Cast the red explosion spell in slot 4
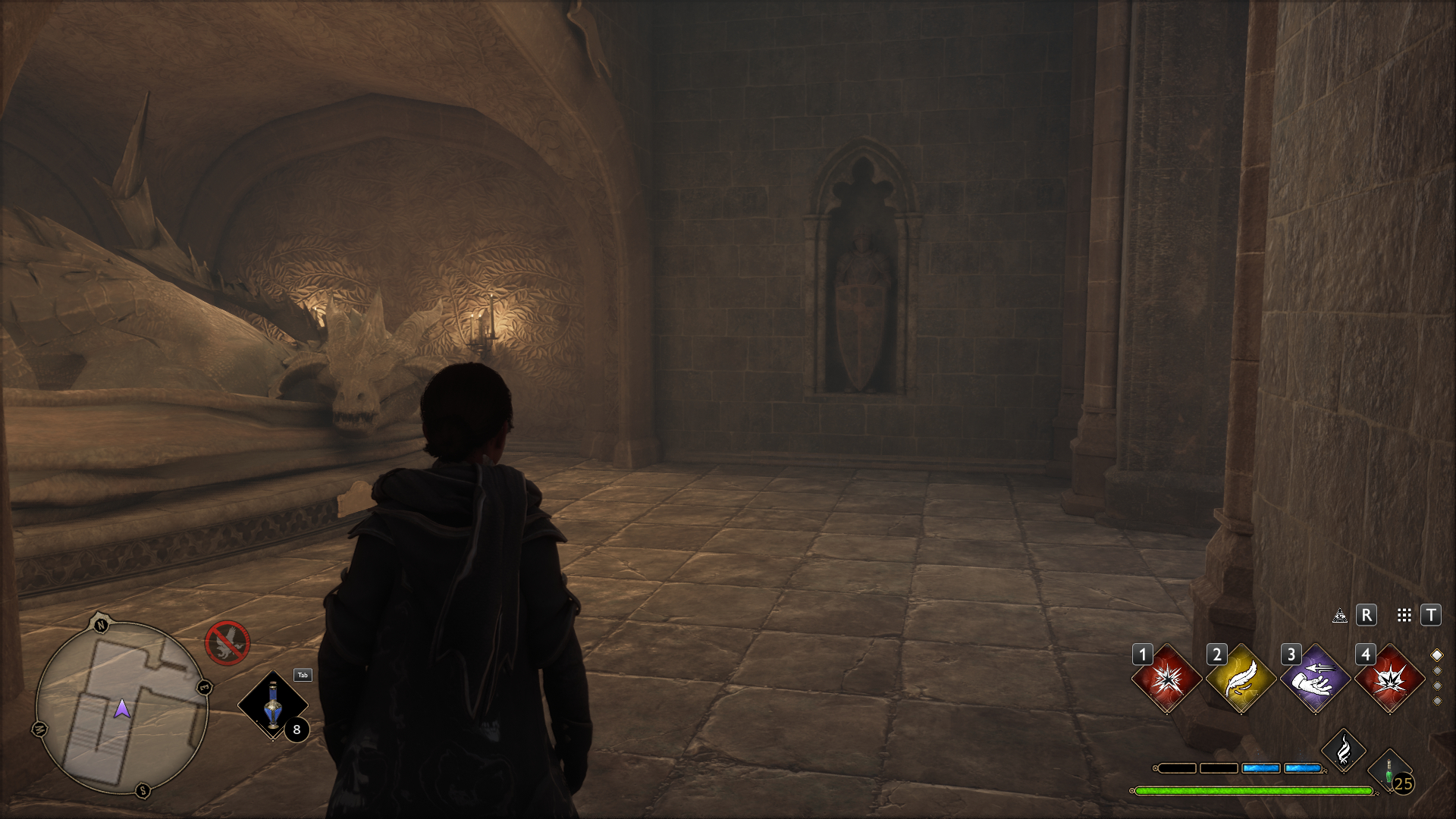This screenshot has height=819, width=1456. [x=1389, y=679]
